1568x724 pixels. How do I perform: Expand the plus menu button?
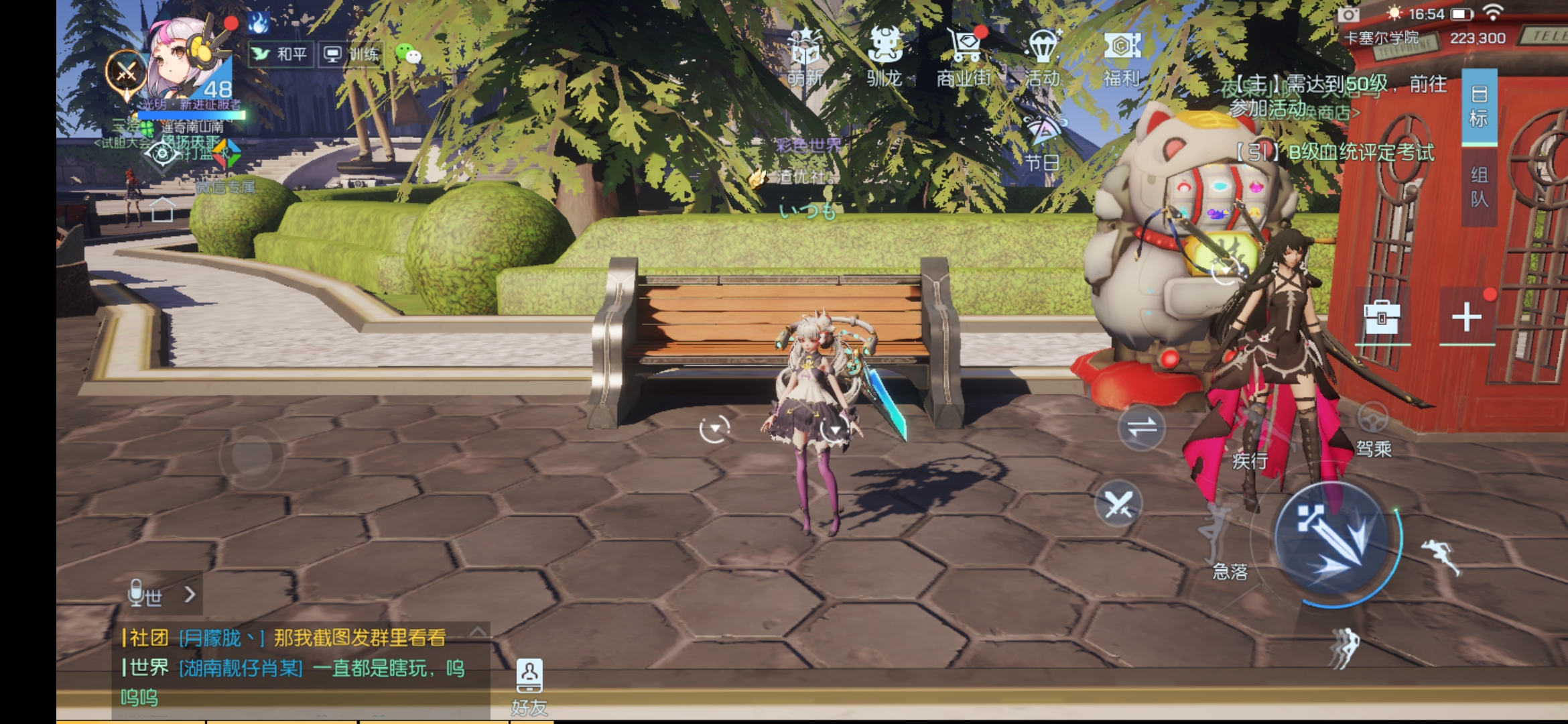click(1467, 317)
